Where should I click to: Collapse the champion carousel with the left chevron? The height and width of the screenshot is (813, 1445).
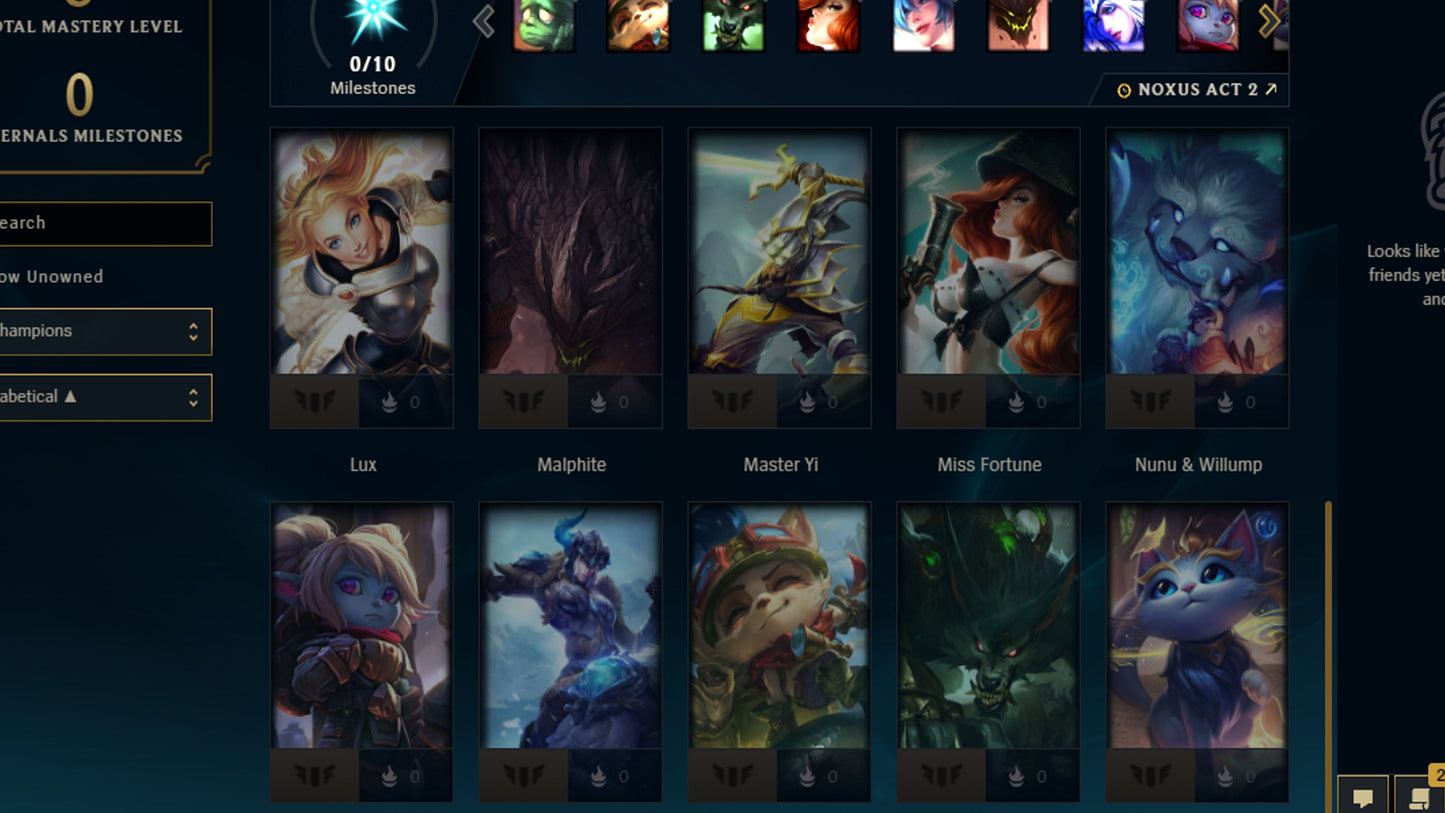pyautogui.click(x=483, y=21)
